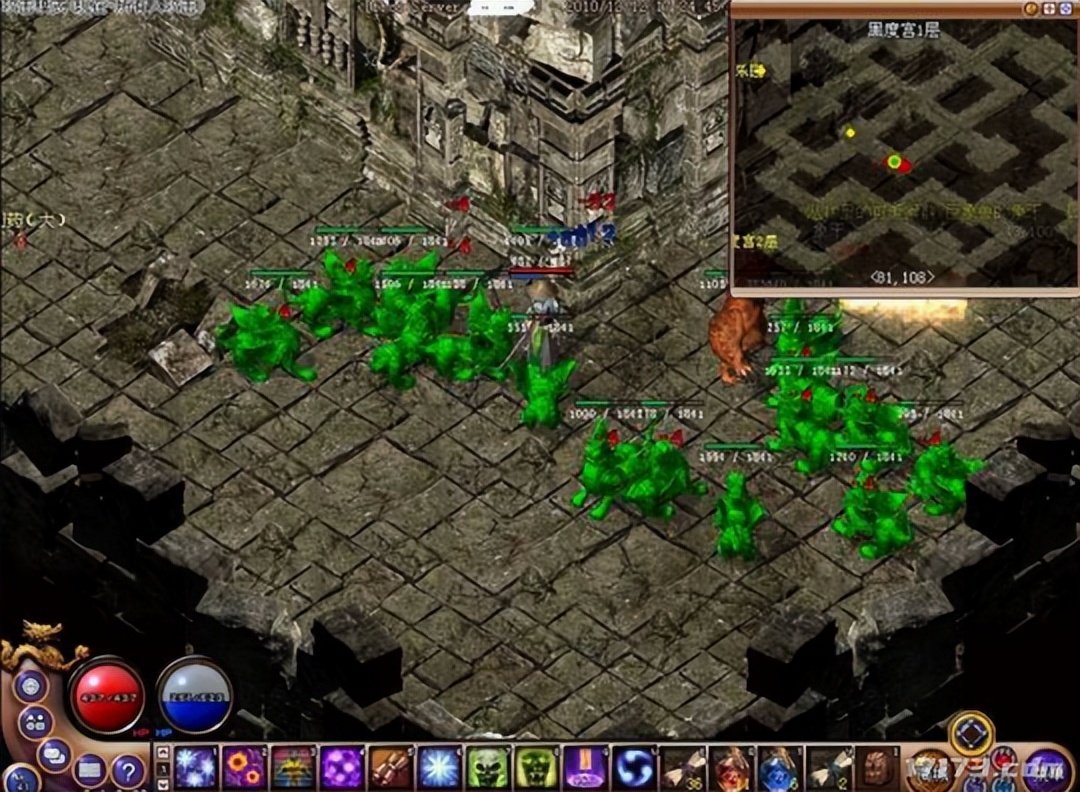Activate the purple pillar portal skill

click(586, 767)
